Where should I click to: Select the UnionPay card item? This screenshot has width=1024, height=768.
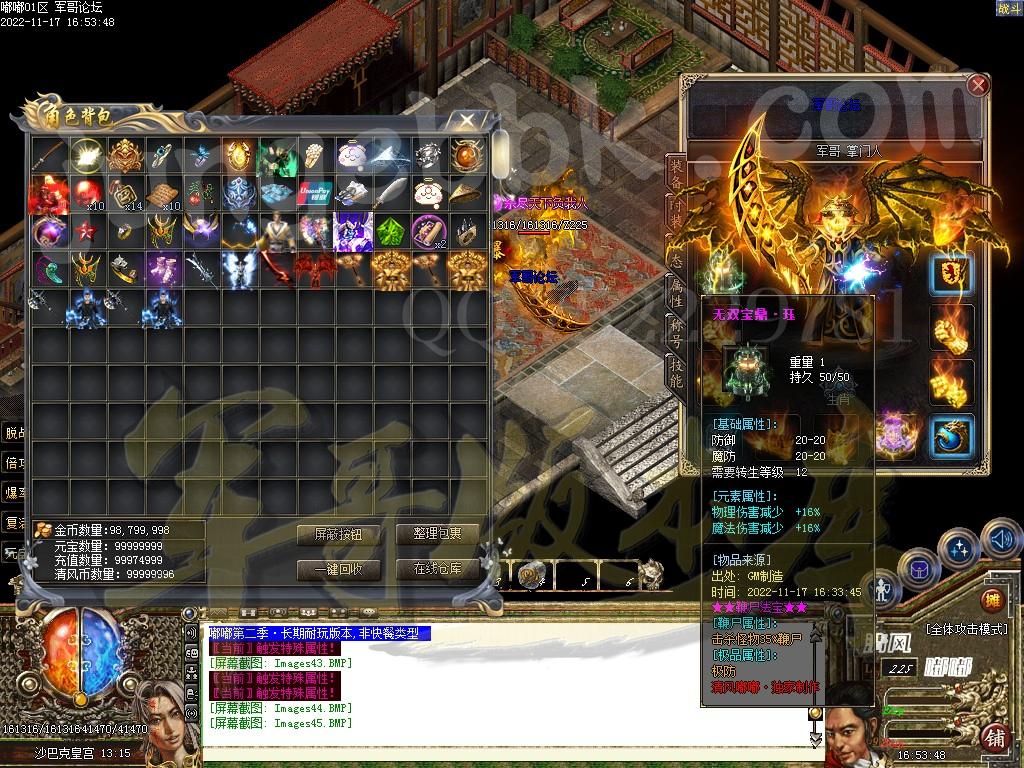[313, 192]
